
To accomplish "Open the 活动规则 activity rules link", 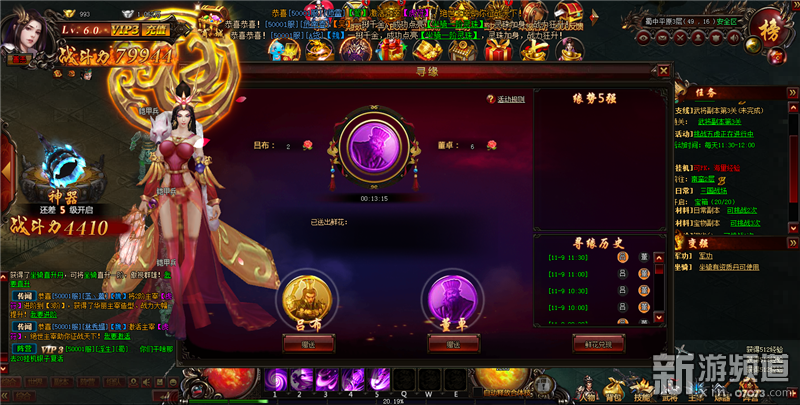I will (510, 99).
